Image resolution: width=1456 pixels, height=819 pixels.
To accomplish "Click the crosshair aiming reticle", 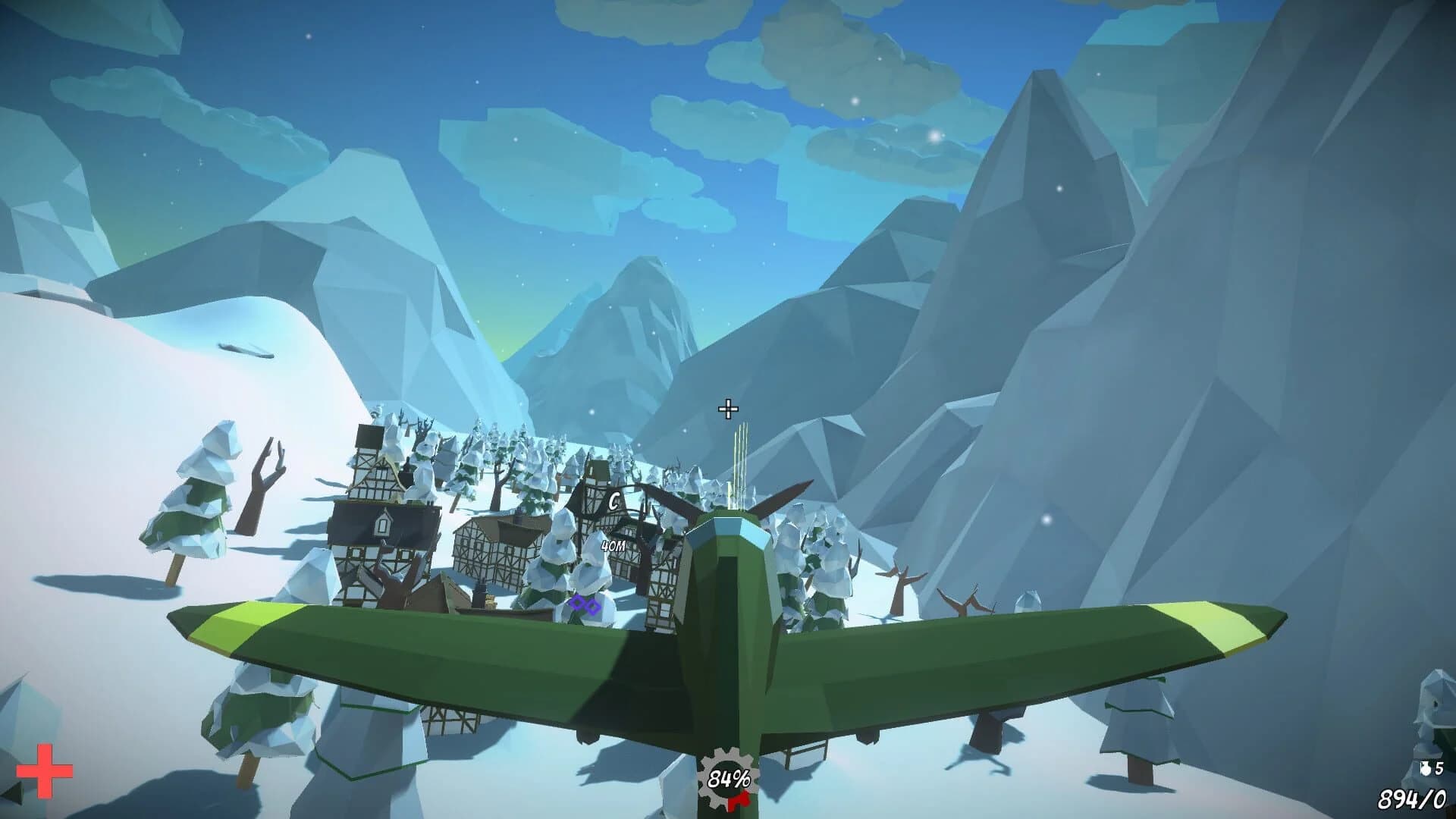I will tap(729, 408).
